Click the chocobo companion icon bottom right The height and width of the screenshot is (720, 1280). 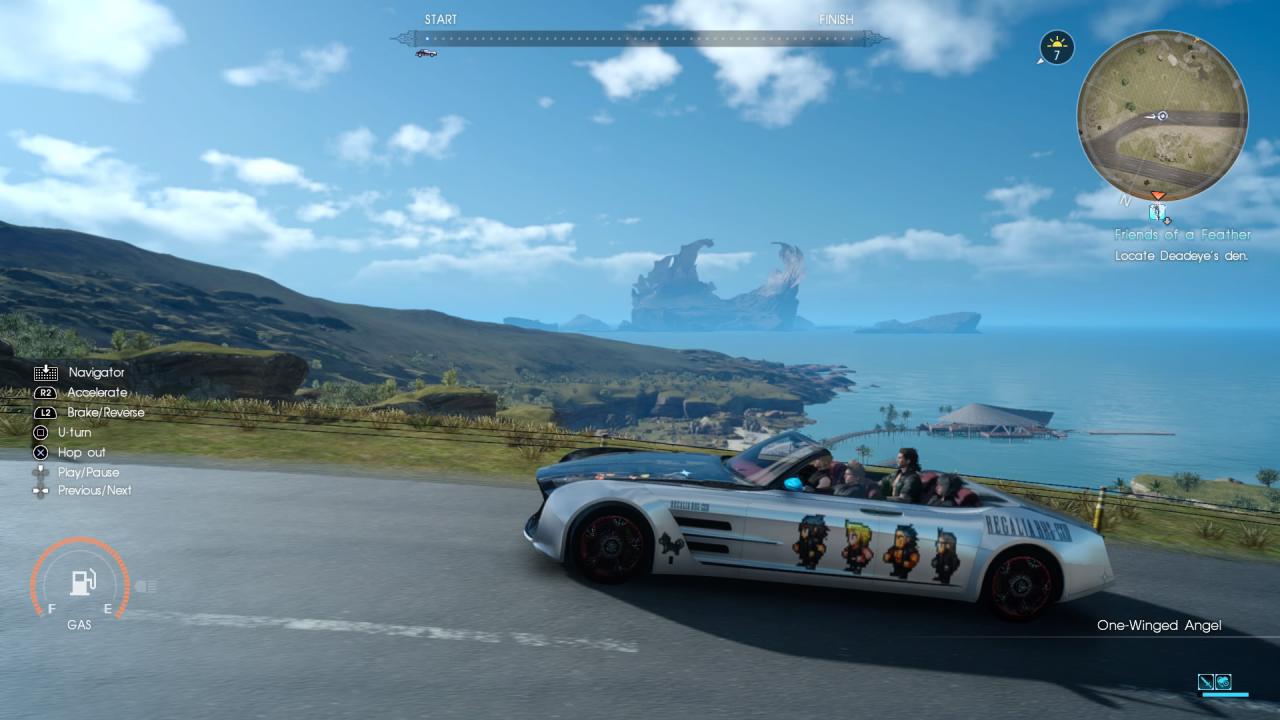coord(1223,683)
